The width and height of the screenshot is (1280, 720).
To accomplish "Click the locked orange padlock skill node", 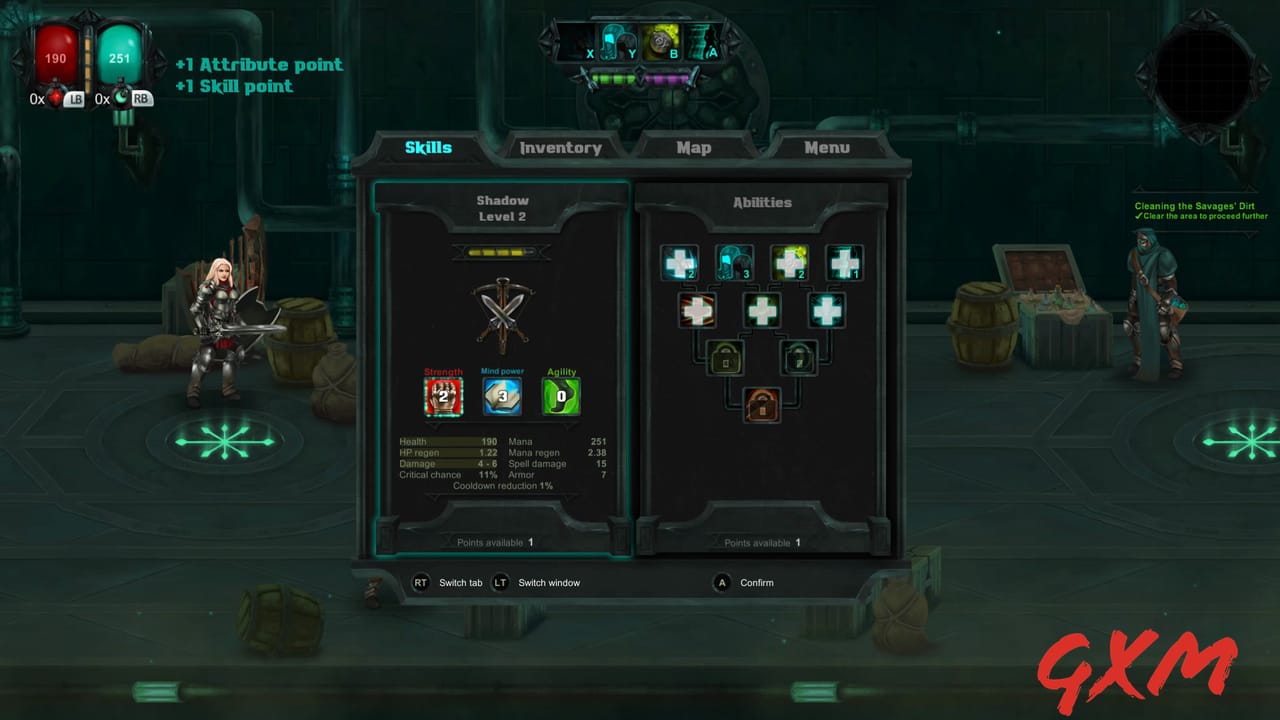I will pyautogui.click(x=762, y=407).
